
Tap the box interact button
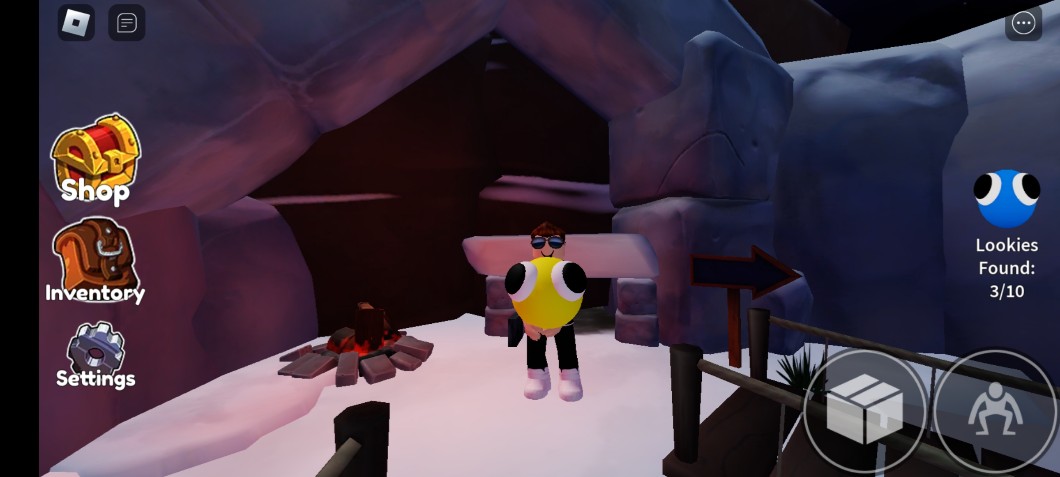(865, 410)
